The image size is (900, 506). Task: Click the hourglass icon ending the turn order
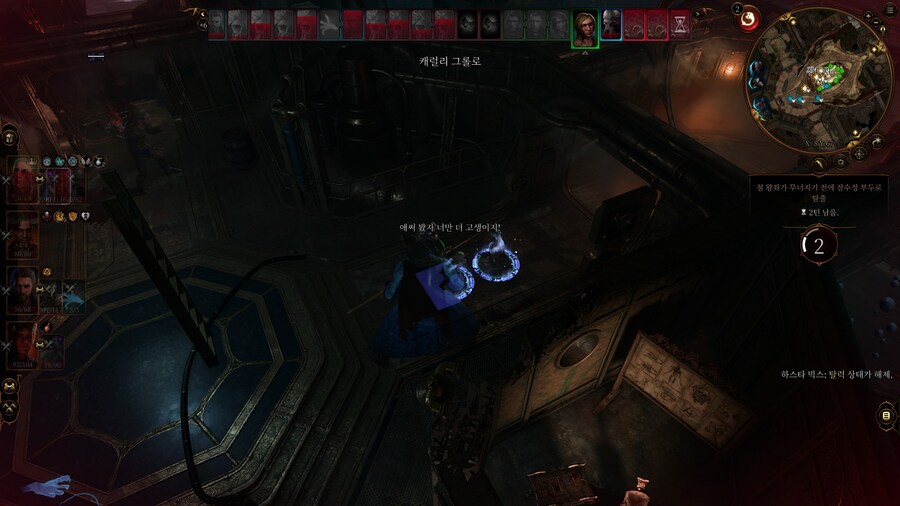tap(680, 24)
